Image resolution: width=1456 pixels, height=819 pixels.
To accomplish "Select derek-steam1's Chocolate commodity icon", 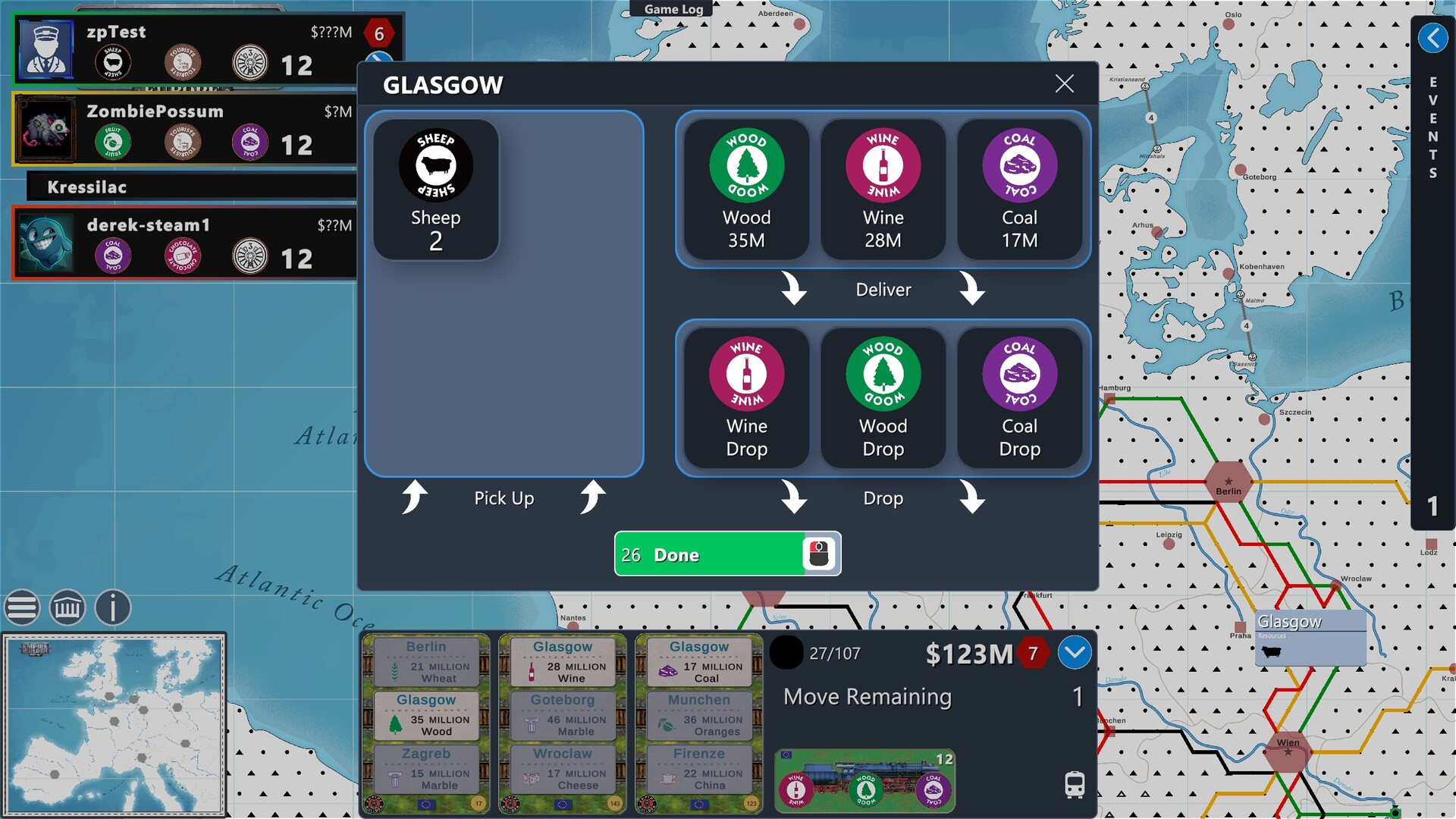I will (x=182, y=255).
